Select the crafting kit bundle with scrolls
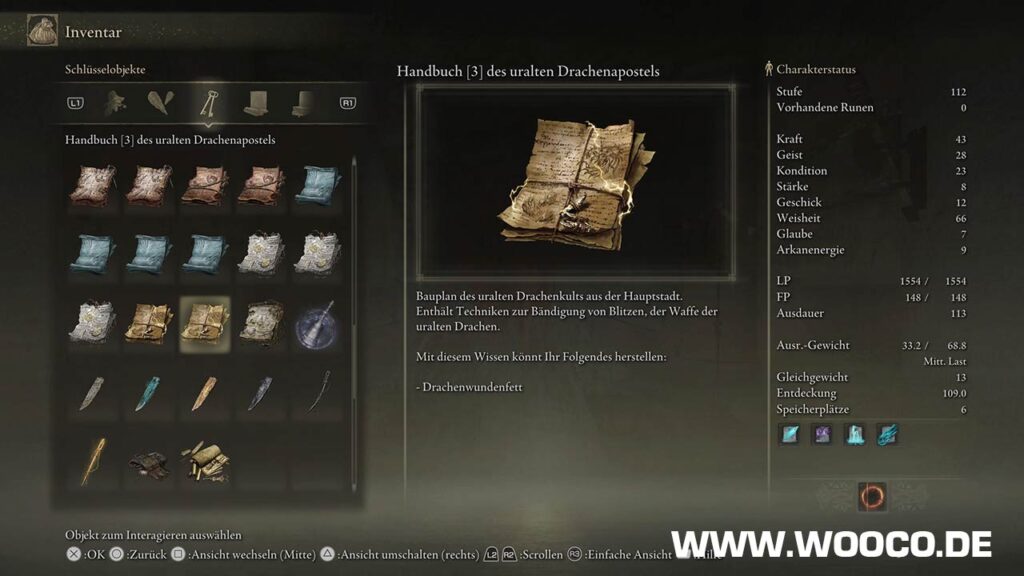Image resolution: width=1024 pixels, height=576 pixels. [204, 460]
